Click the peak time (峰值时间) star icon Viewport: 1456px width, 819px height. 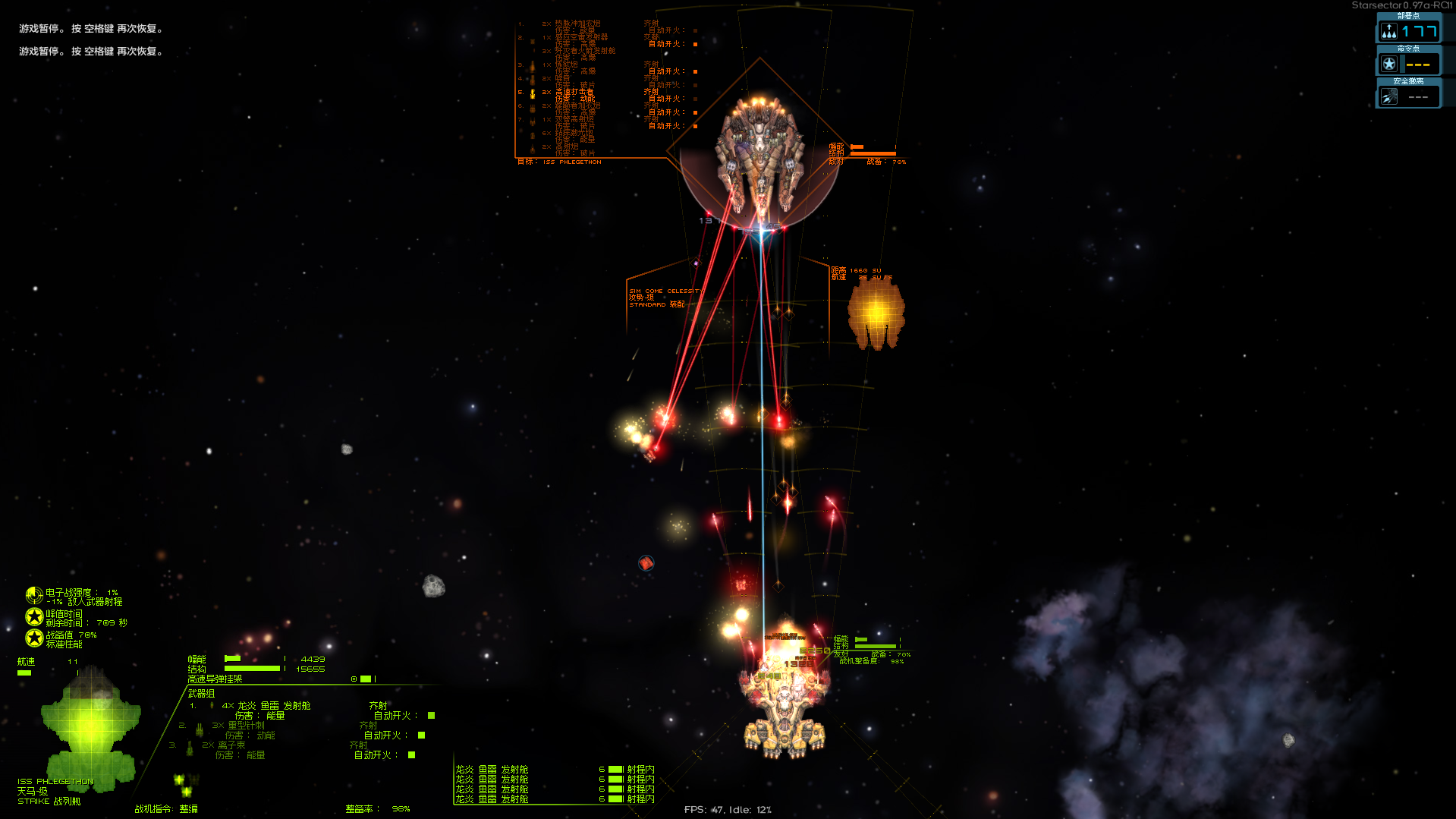point(34,617)
